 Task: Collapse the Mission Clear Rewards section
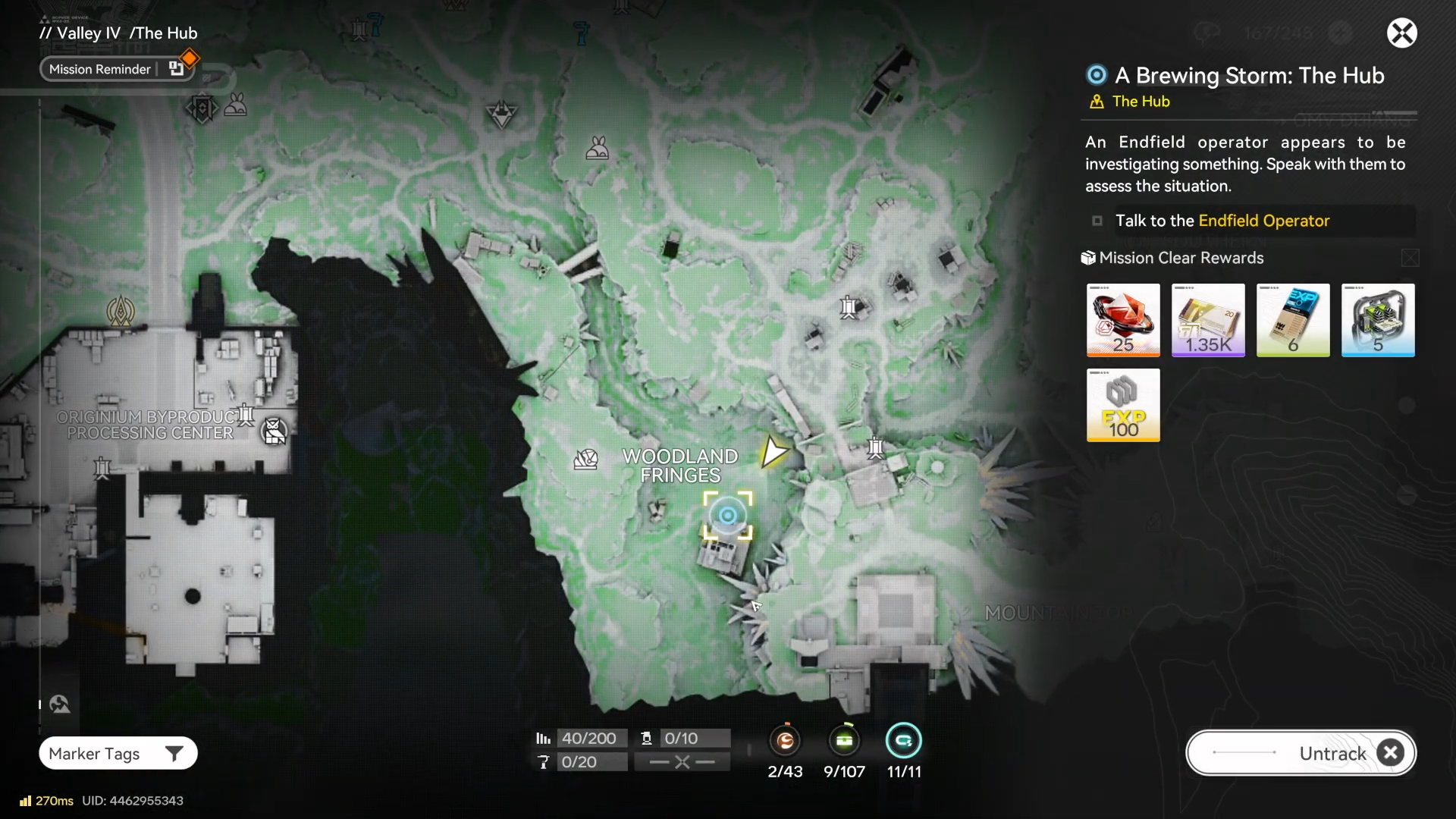[1410, 258]
